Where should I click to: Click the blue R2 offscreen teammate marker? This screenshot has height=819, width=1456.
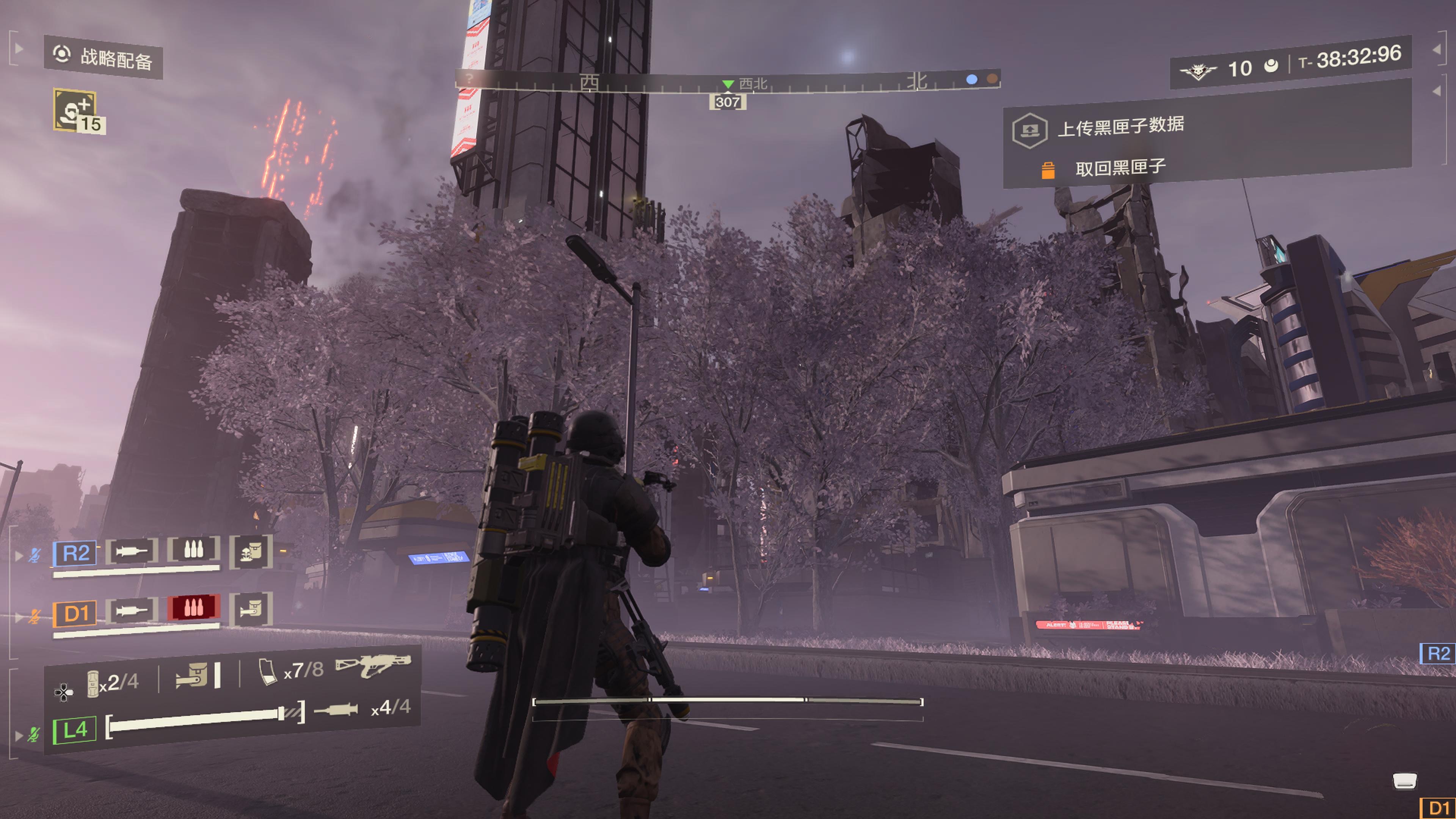pyautogui.click(x=1438, y=653)
